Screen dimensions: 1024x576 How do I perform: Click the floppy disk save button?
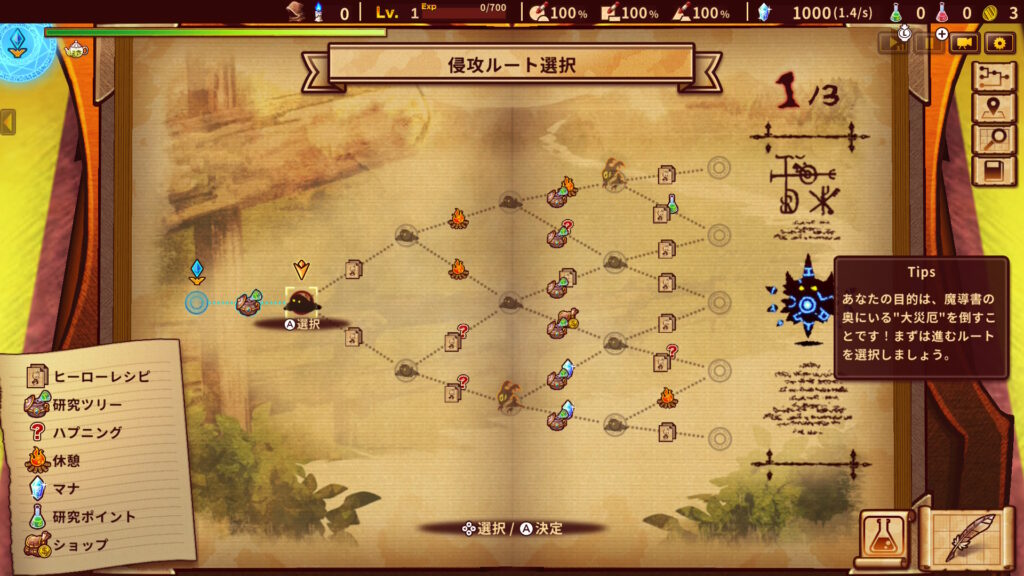click(x=993, y=171)
